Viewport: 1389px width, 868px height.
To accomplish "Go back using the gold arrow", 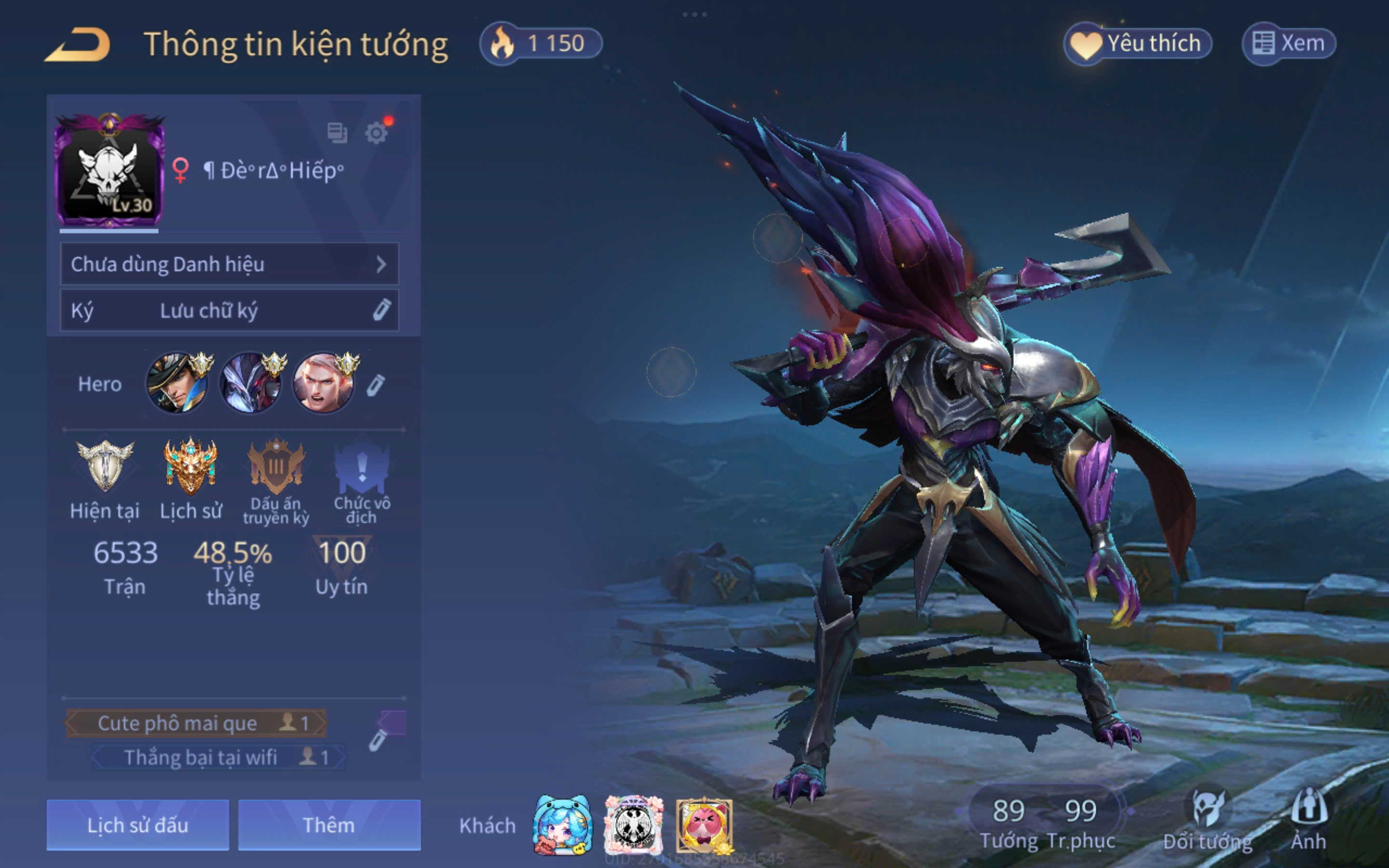I will 78,44.
